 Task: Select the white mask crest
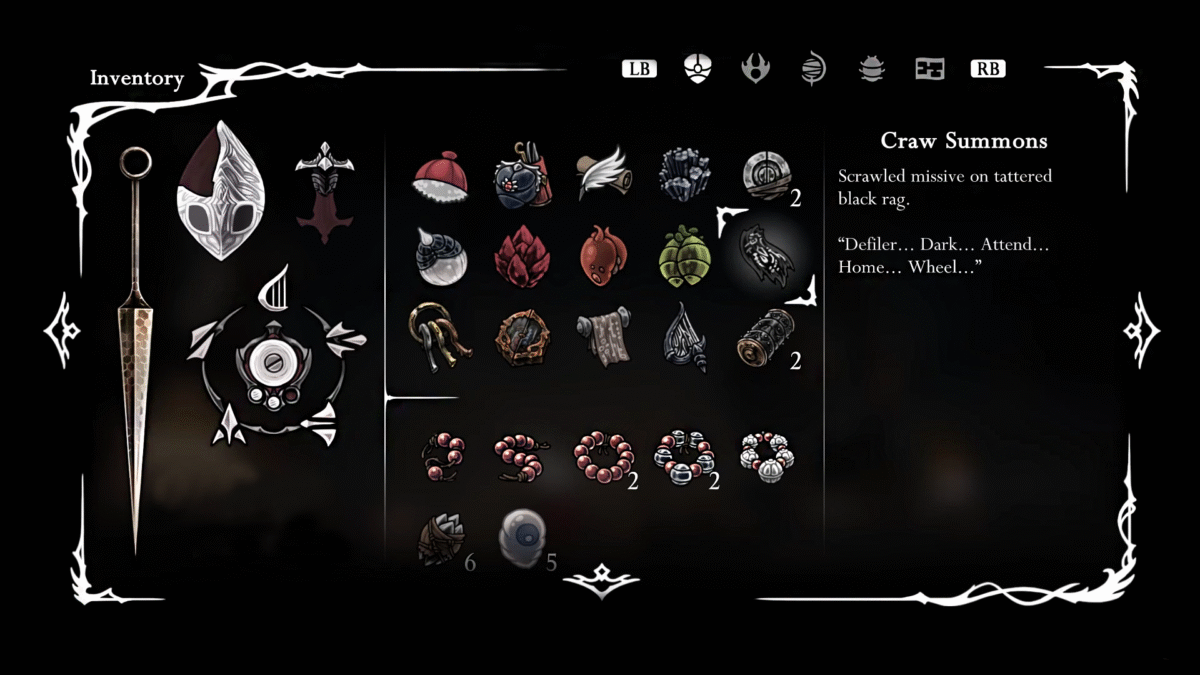click(220, 192)
